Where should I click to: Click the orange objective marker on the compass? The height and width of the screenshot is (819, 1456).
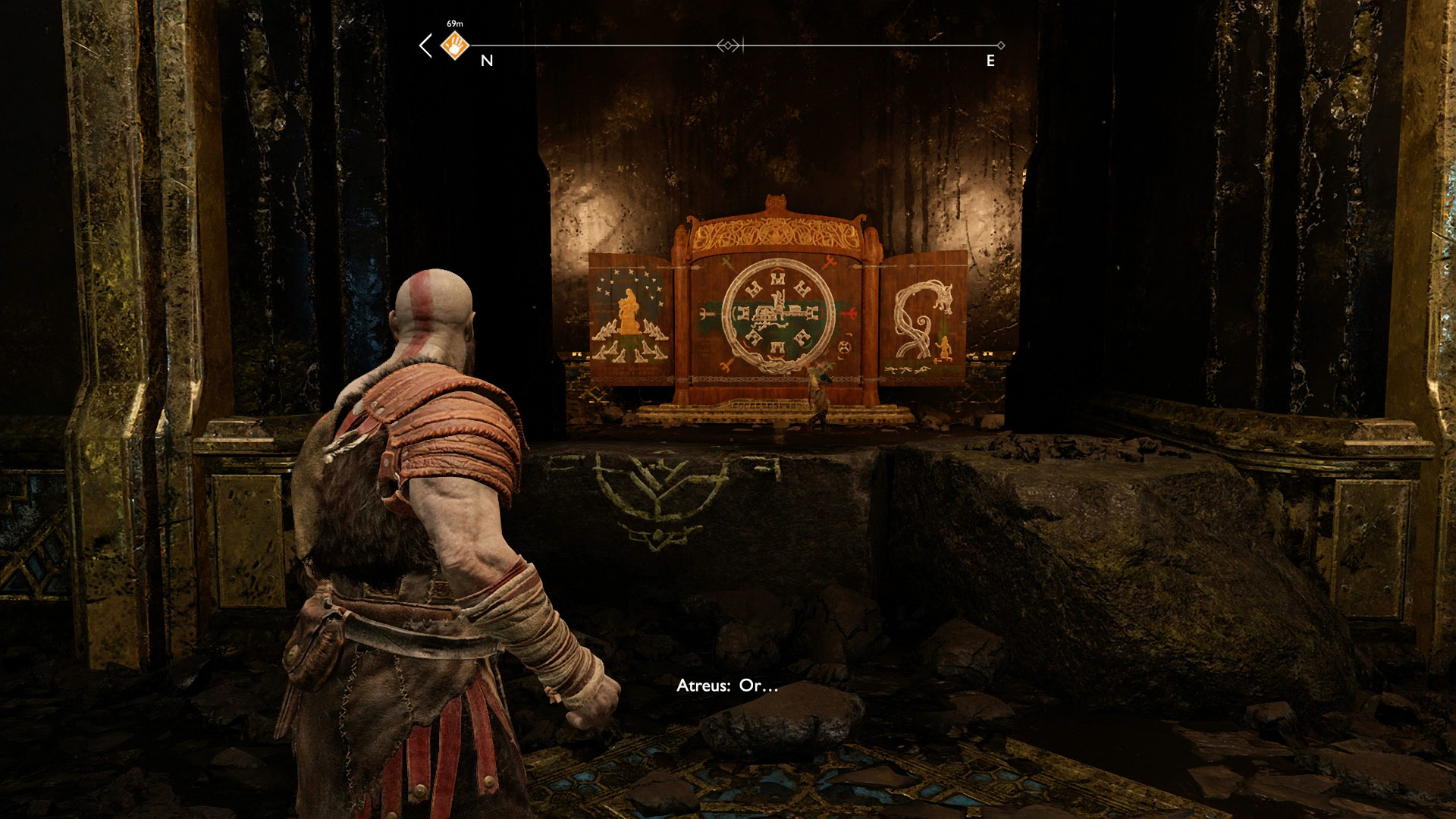454,45
